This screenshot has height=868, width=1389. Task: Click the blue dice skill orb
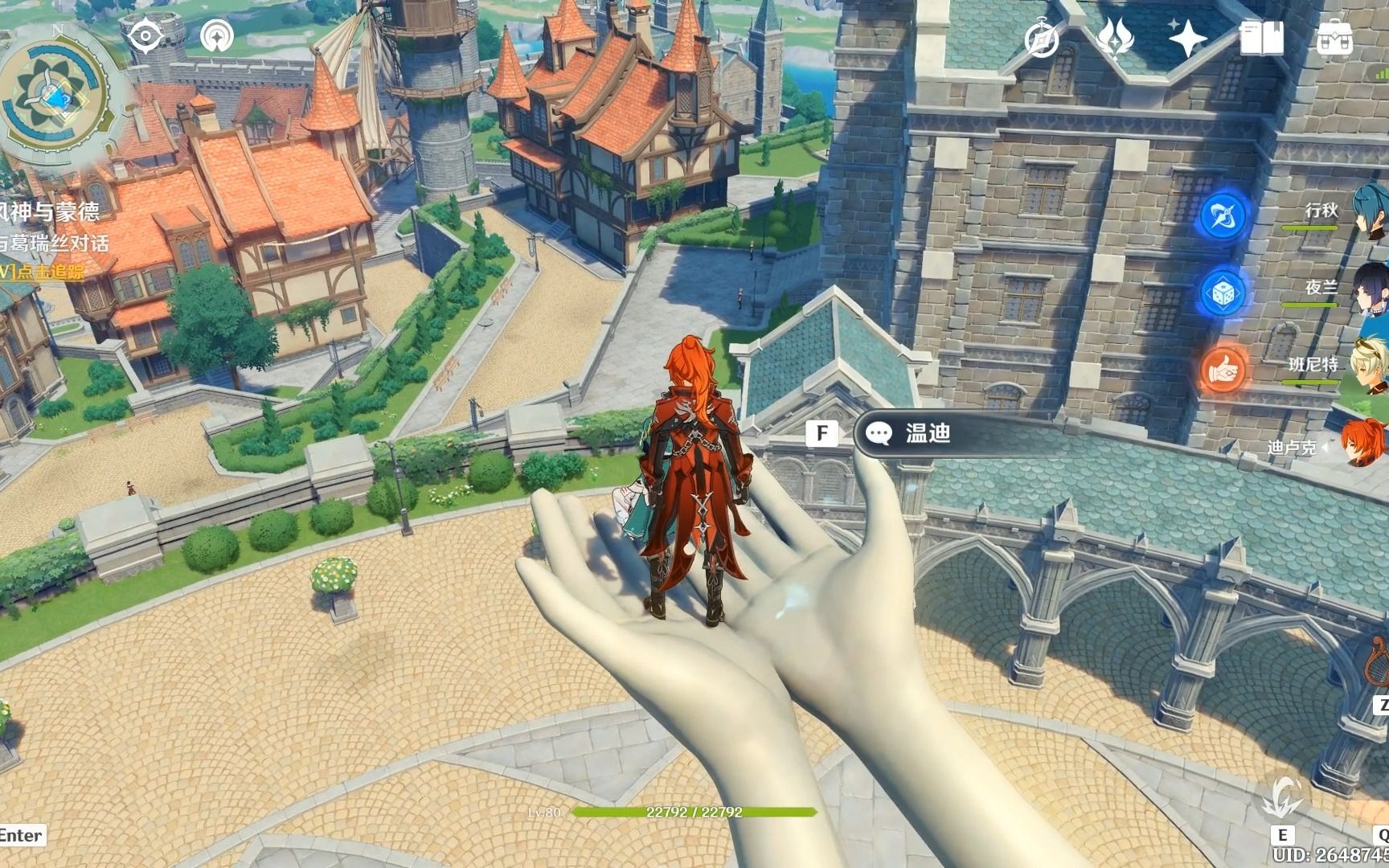click(x=1223, y=293)
